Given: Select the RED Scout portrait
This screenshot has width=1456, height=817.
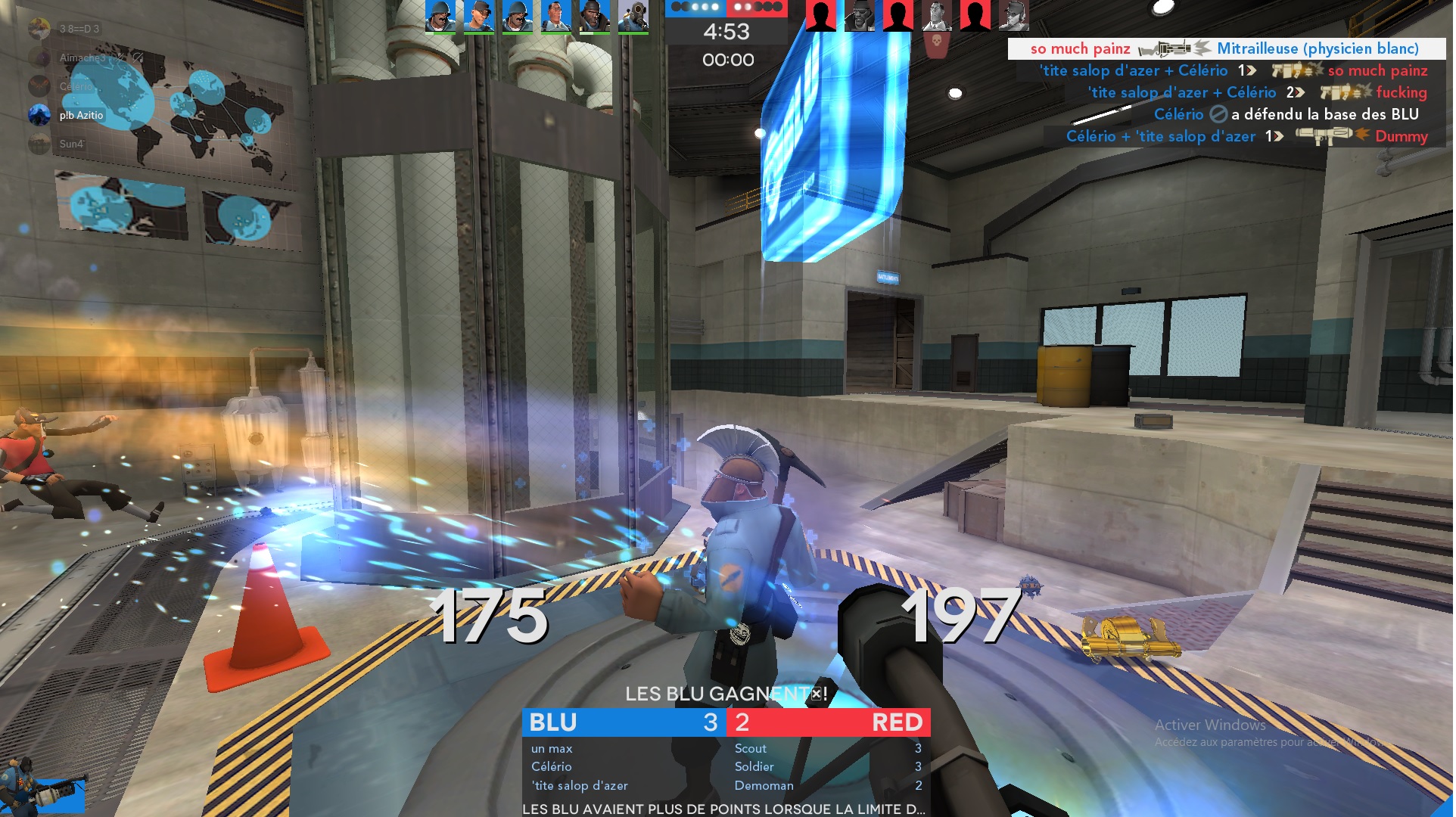Looking at the screenshot, I should [x=1015, y=17].
